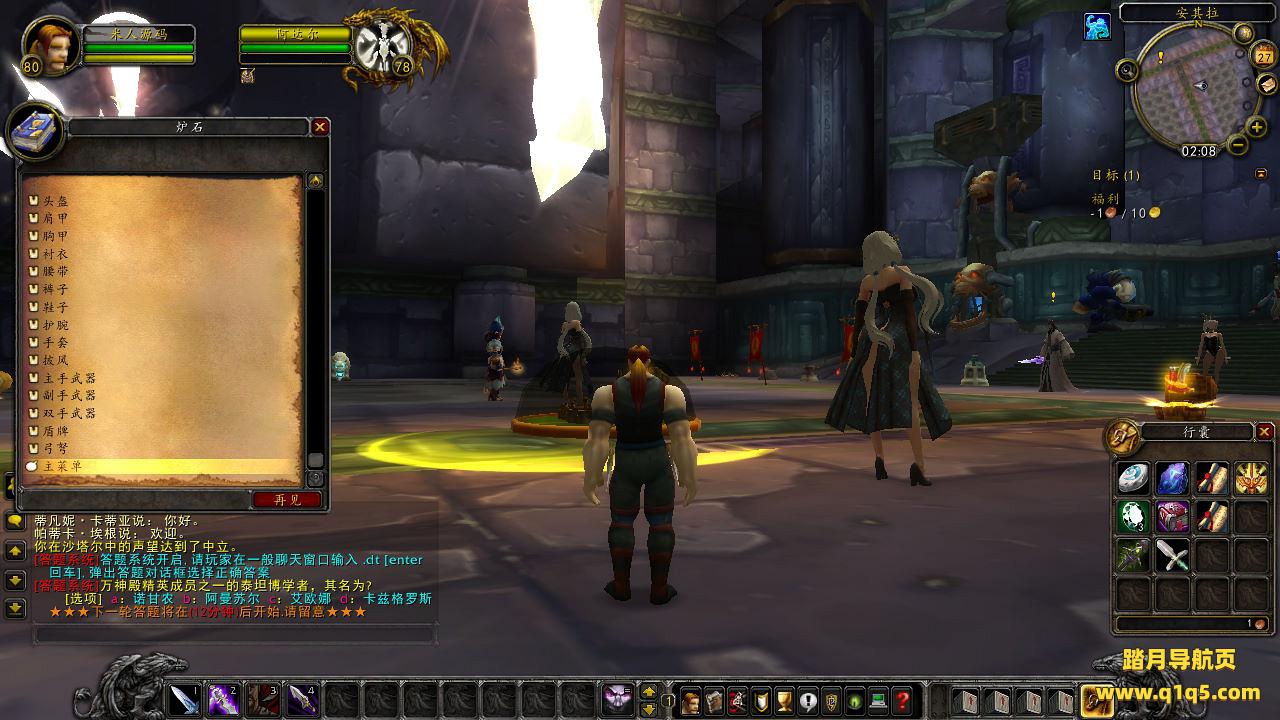
Task: Choose the 头盔 option in the list
Action: [56, 201]
